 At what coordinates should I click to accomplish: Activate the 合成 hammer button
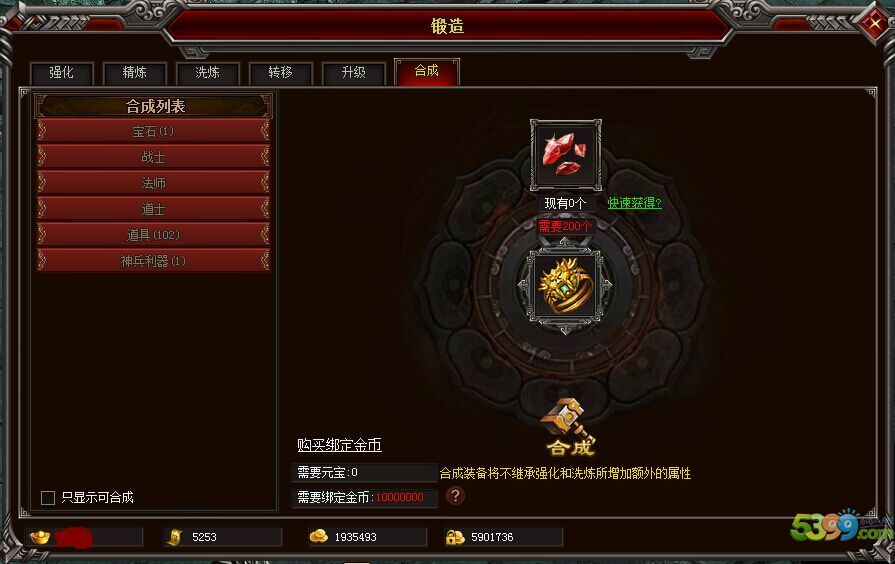click(x=568, y=426)
